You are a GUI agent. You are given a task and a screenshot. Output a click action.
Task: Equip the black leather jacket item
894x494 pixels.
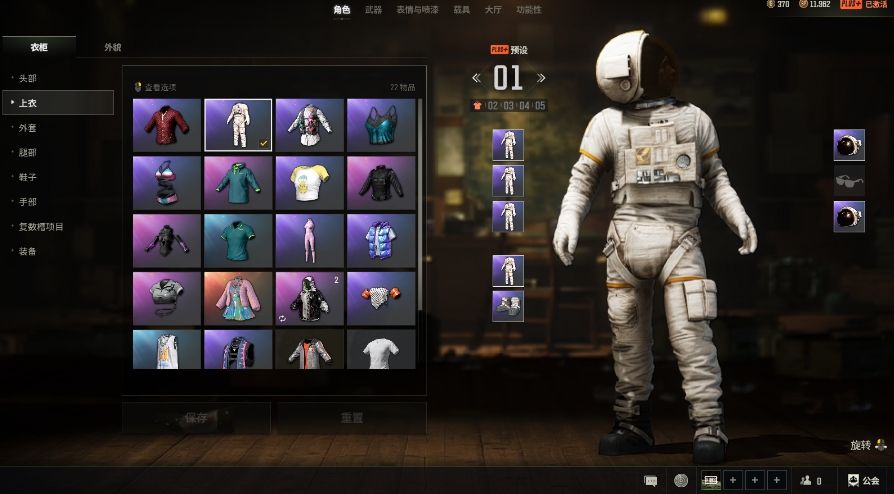[380, 182]
